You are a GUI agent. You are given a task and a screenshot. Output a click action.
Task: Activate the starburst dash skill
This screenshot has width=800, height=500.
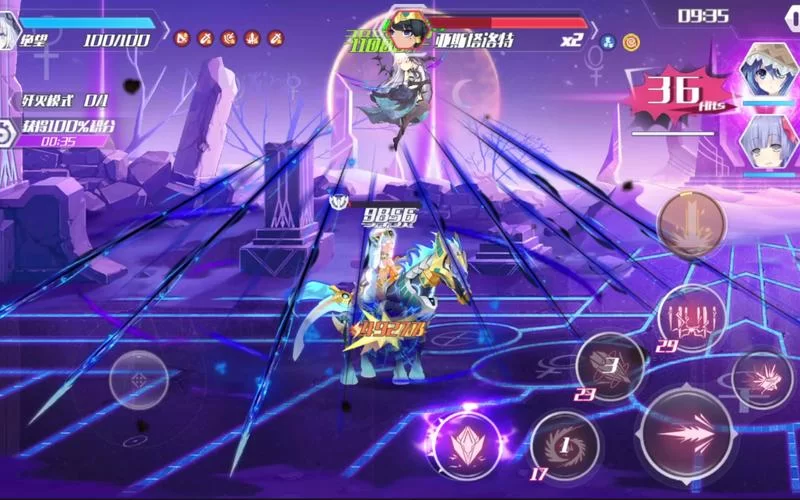(762, 378)
